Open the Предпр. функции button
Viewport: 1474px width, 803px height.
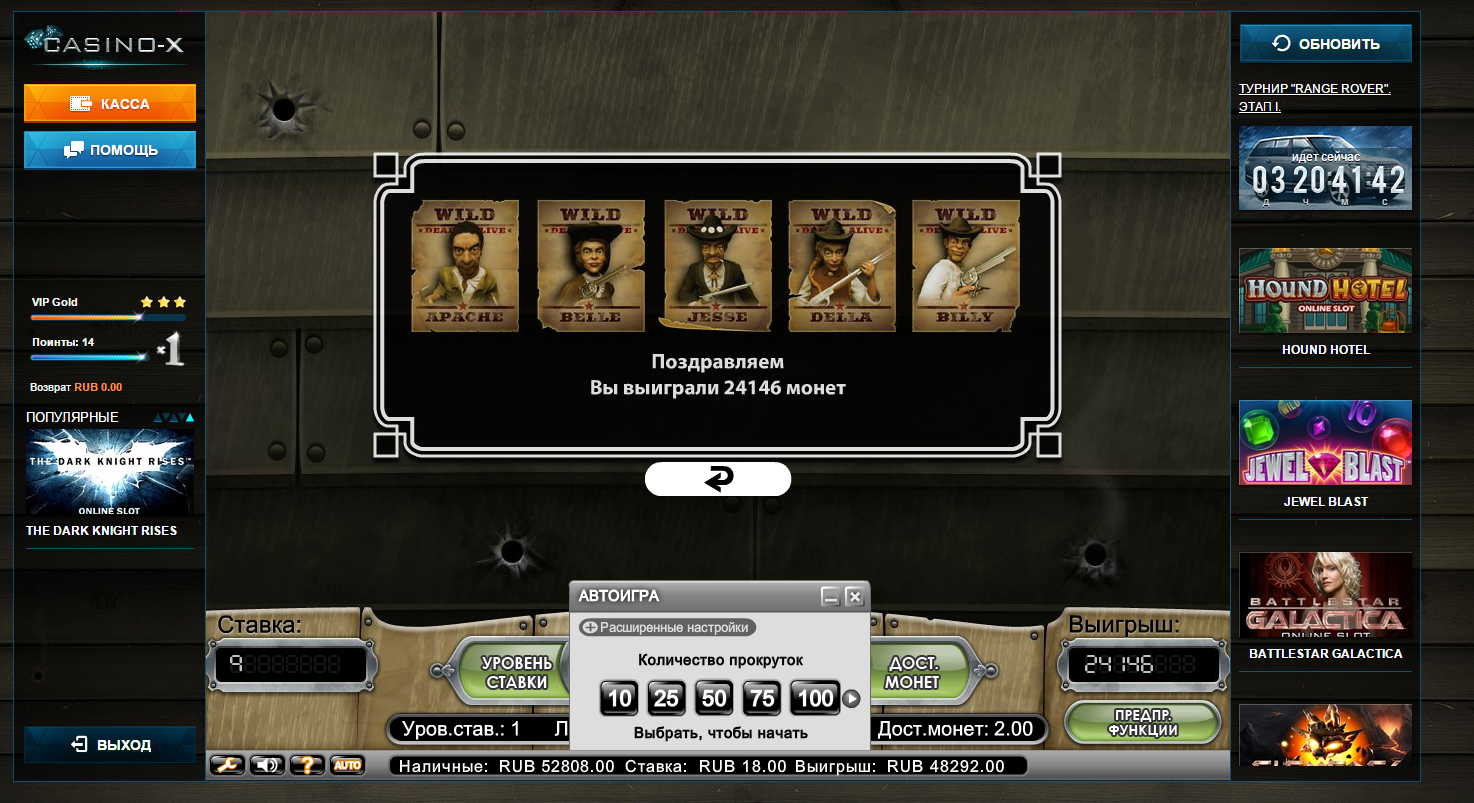click(1142, 722)
